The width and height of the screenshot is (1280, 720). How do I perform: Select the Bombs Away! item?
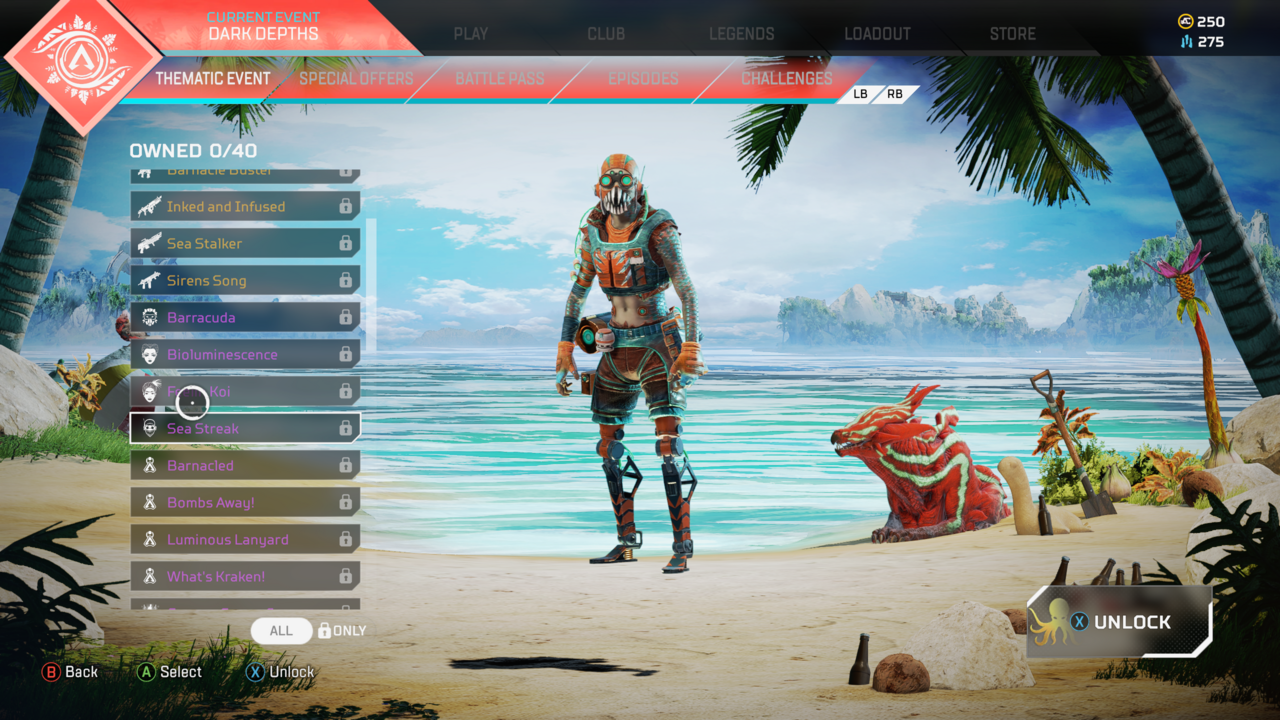pos(245,503)
